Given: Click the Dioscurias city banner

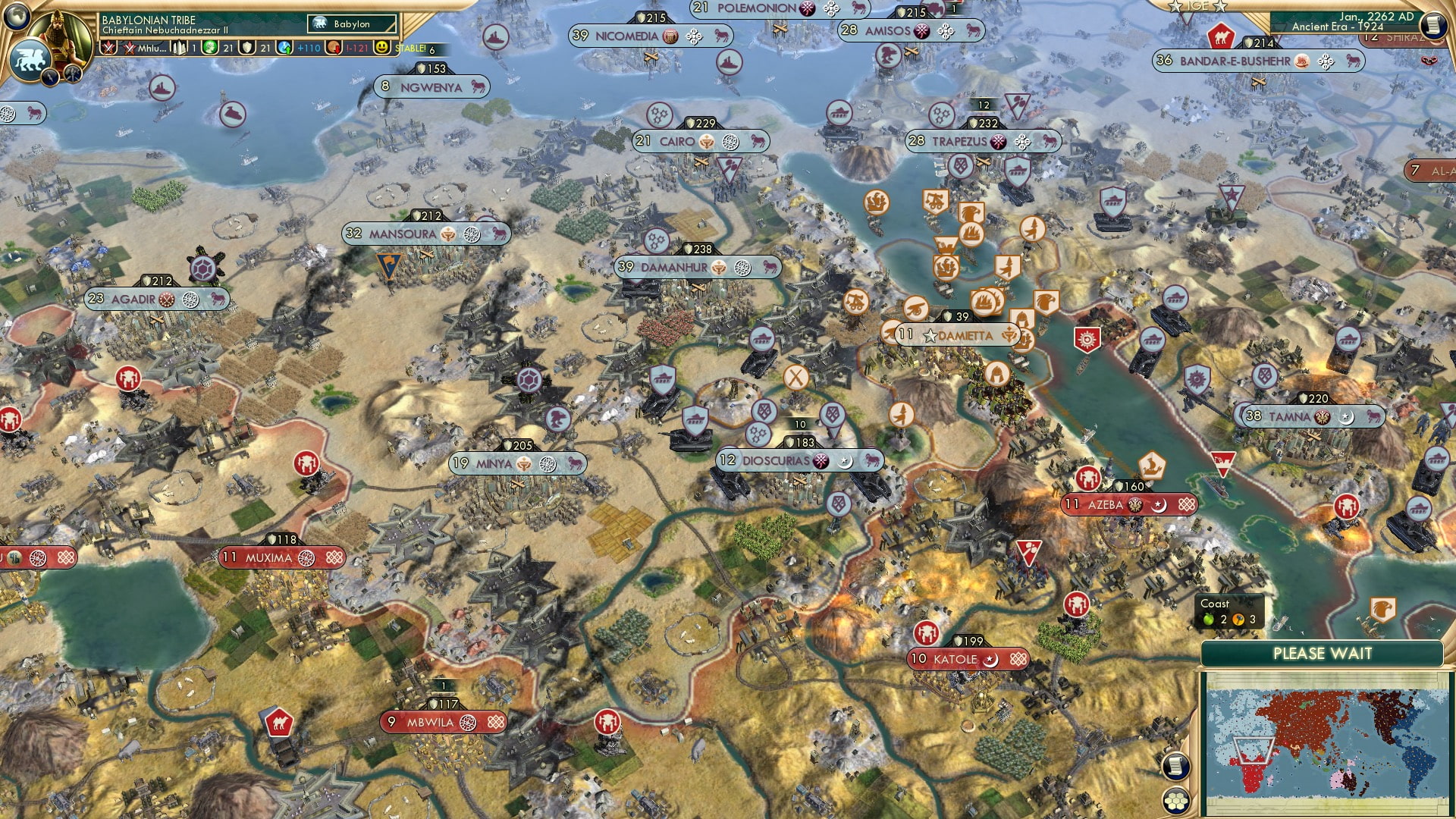Looking at the screenshot, I should click(x=776, y=460).
